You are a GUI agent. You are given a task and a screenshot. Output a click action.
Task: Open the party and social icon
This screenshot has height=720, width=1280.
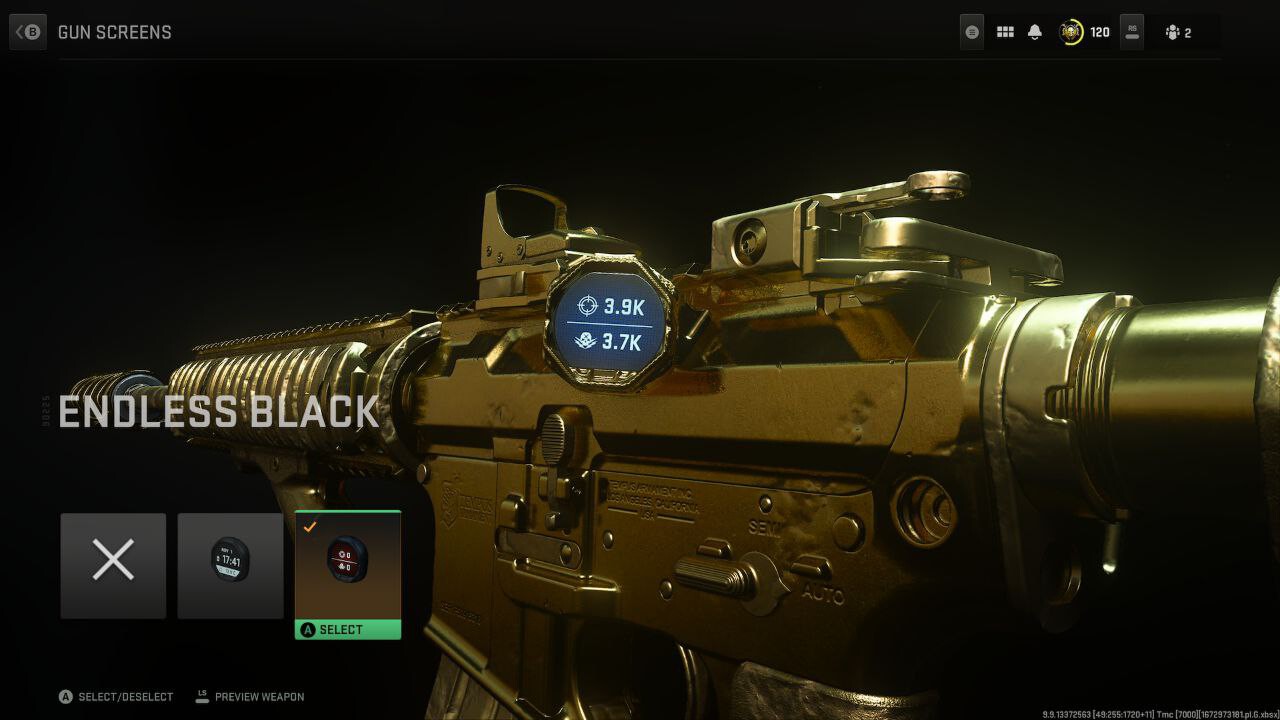pos(1177,32)
